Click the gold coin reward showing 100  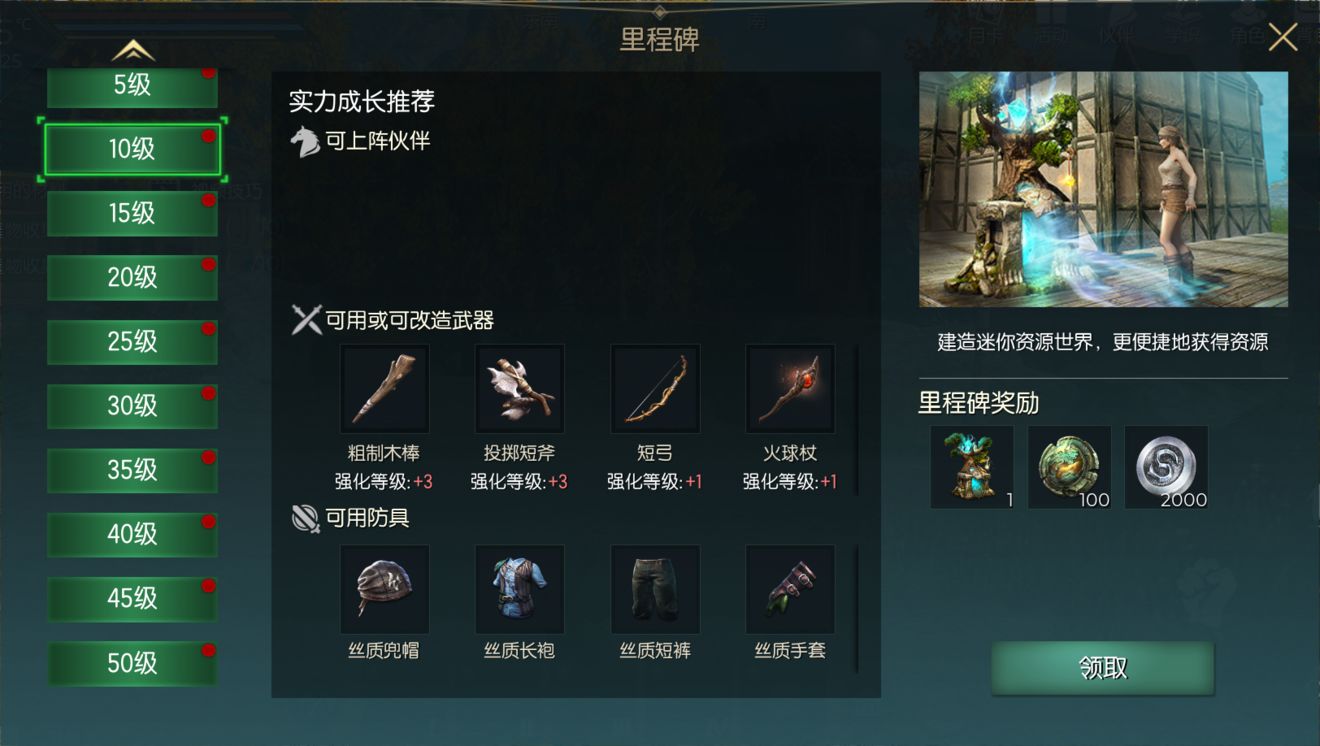click(x=1069, y=466)
